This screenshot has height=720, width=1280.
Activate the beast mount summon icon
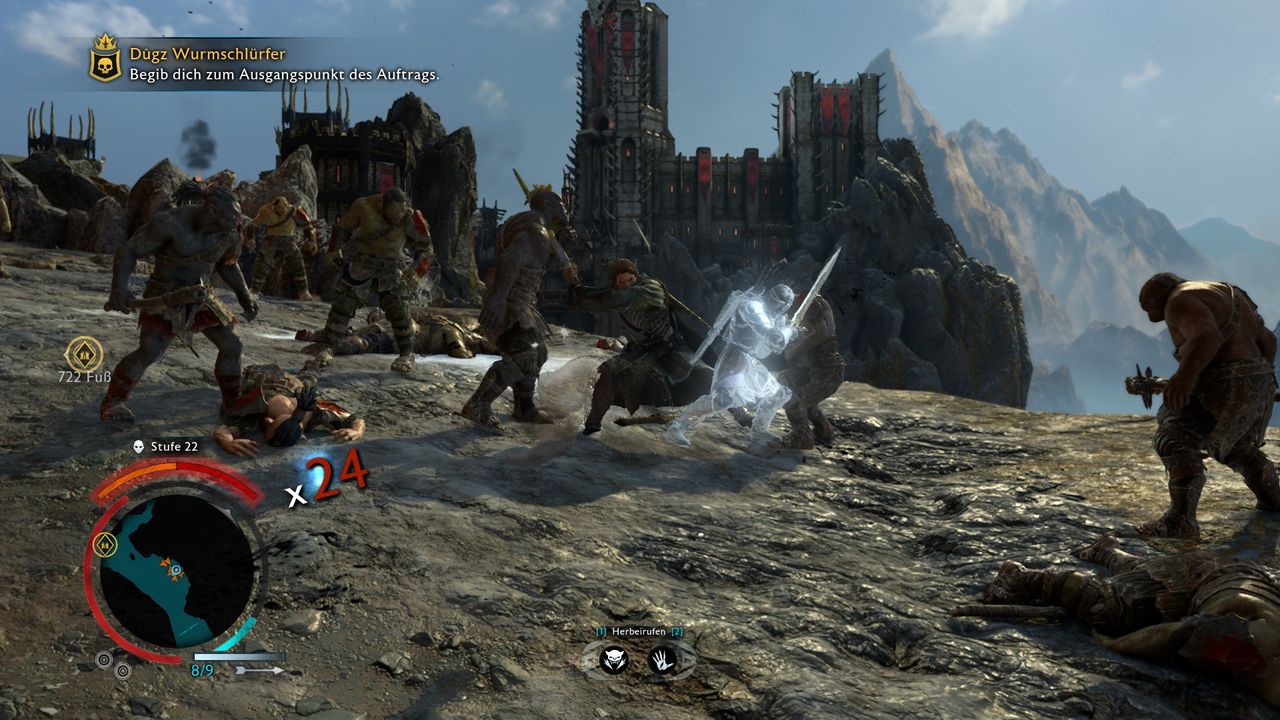coord(613,659)
